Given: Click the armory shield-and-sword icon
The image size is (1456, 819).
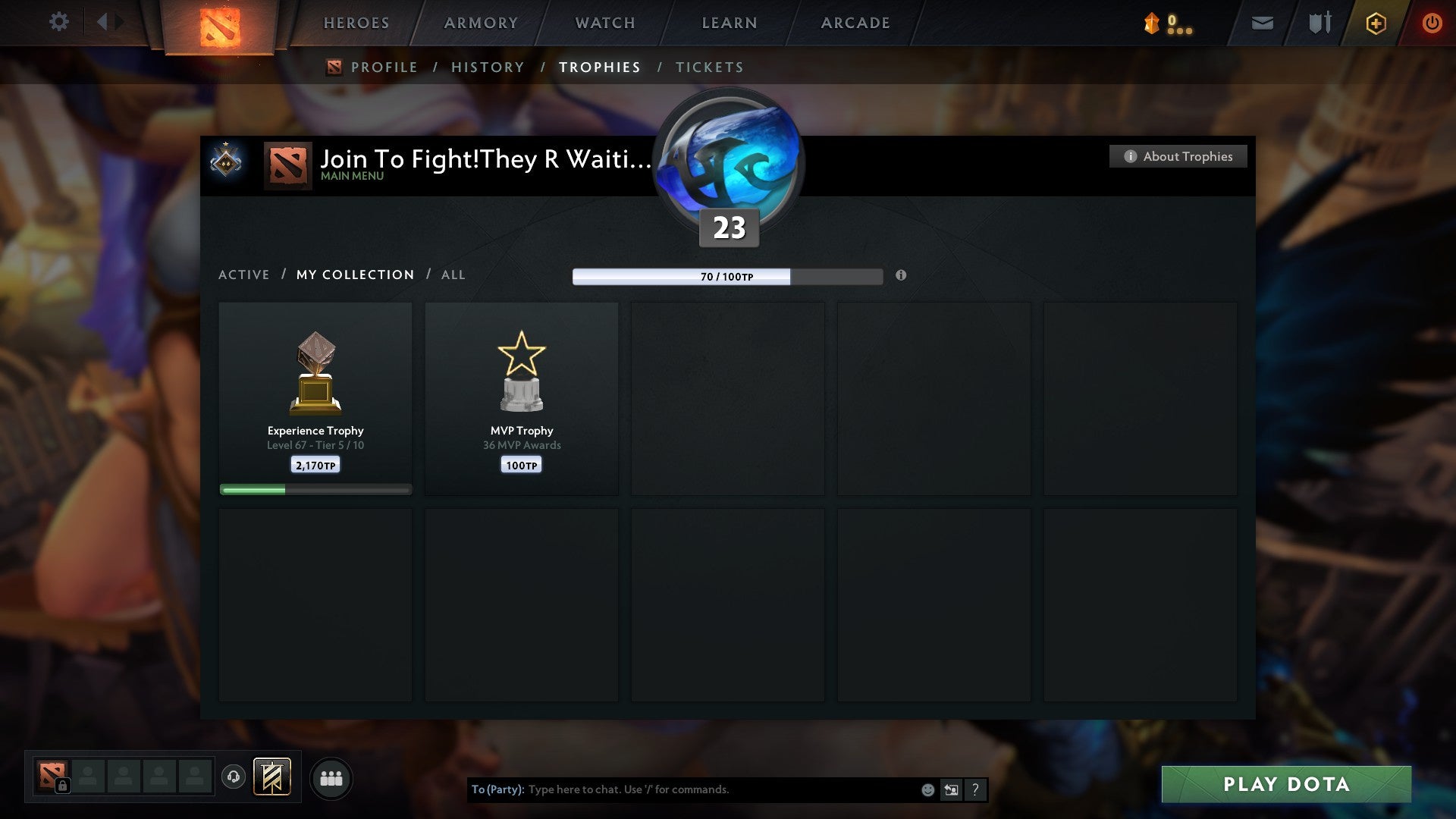Looking at the screenshot, I should [x=1318, y=23].
